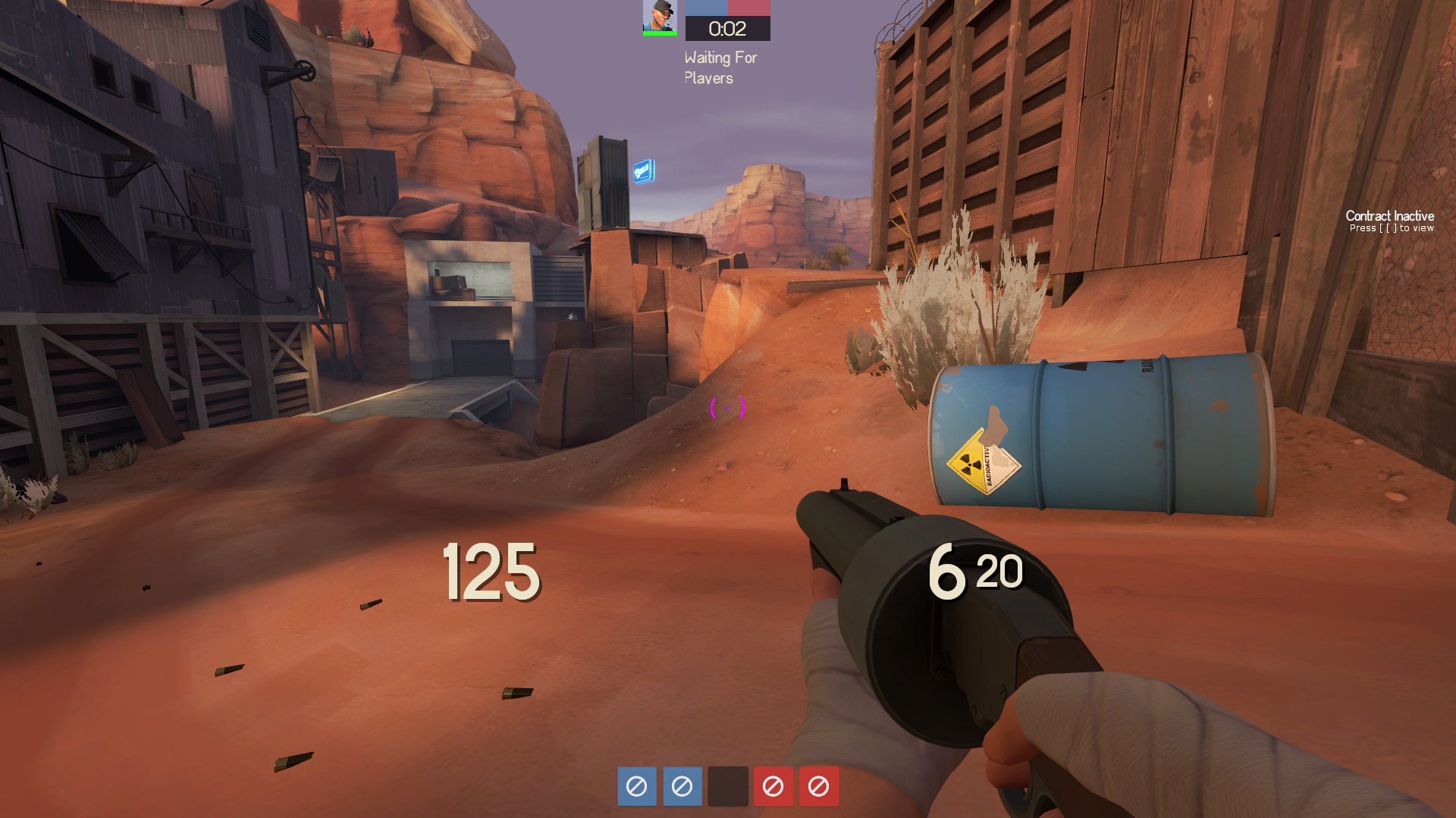This screenshot has width=1456, height=818.
Task: Select the first blue no-entry status icon
Action: click(x=636, y=787)
